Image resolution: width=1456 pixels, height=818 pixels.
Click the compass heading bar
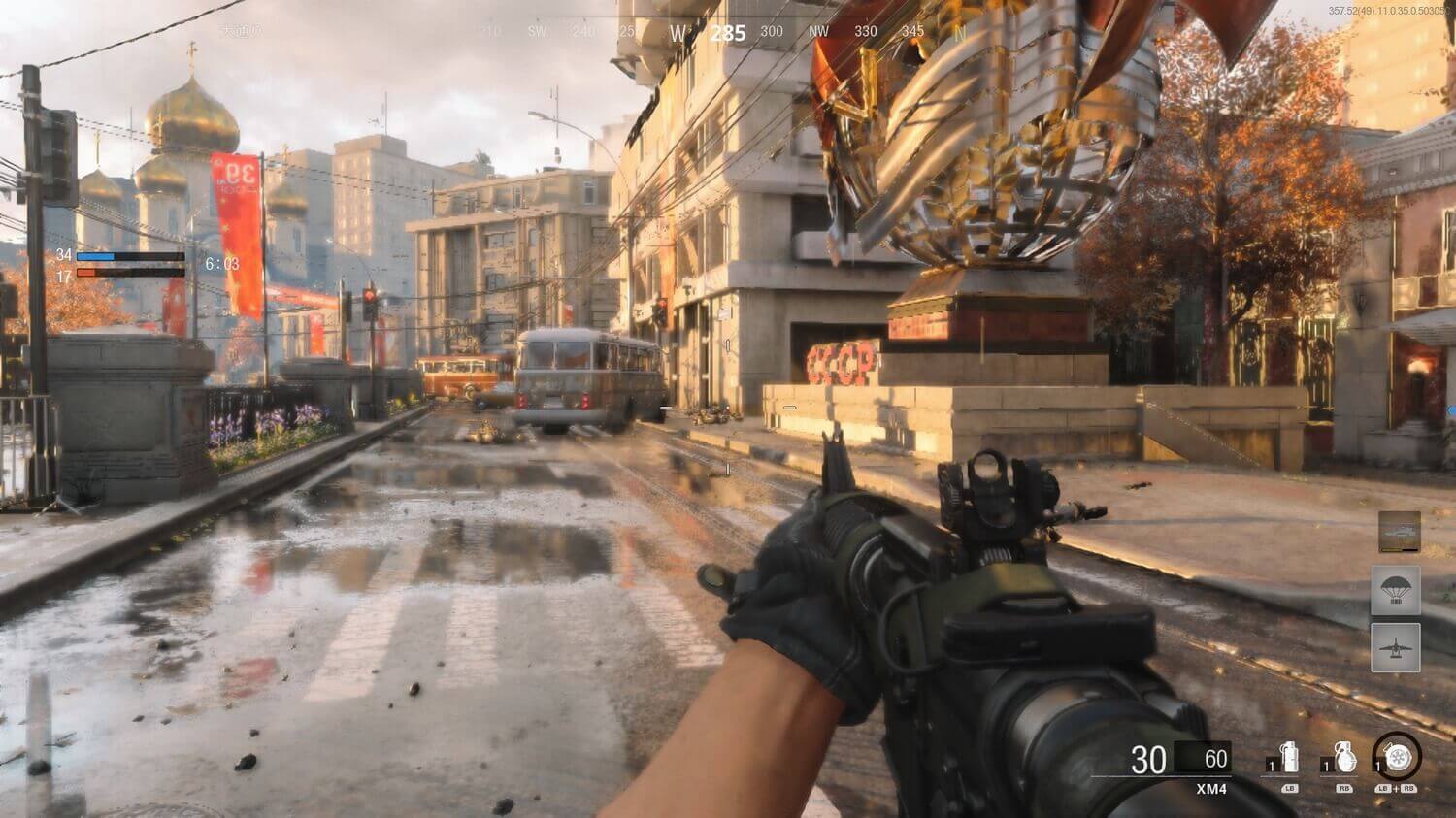coord(728,33)
